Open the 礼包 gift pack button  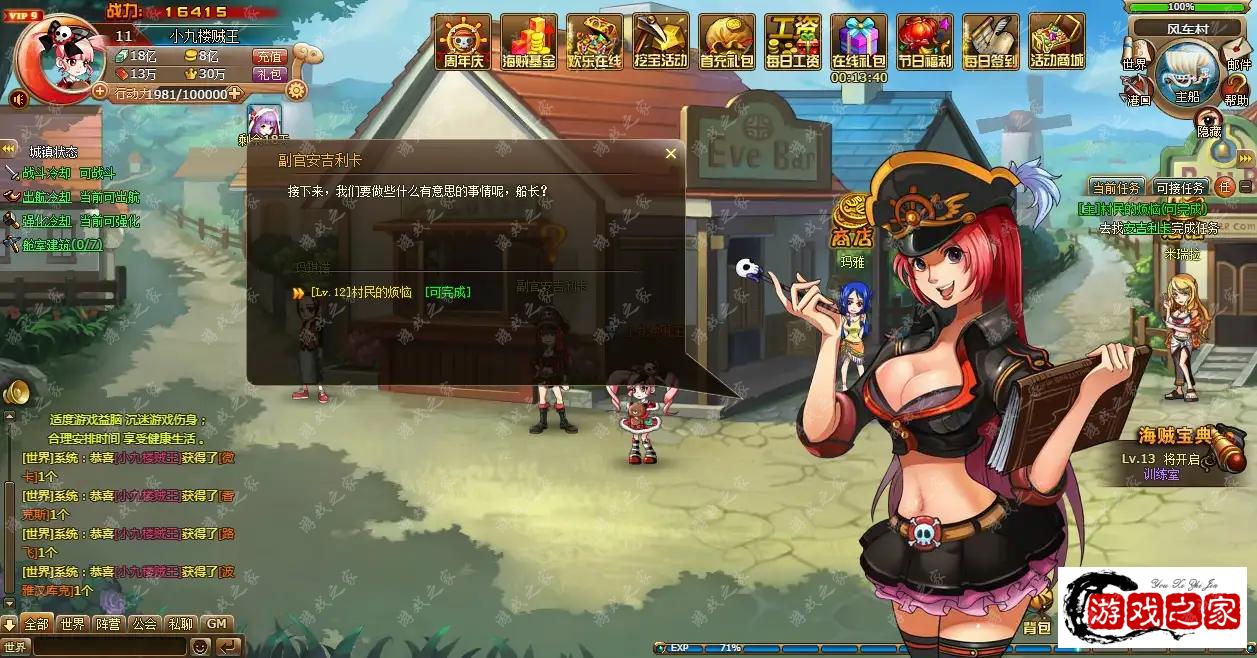coord(269,74)
